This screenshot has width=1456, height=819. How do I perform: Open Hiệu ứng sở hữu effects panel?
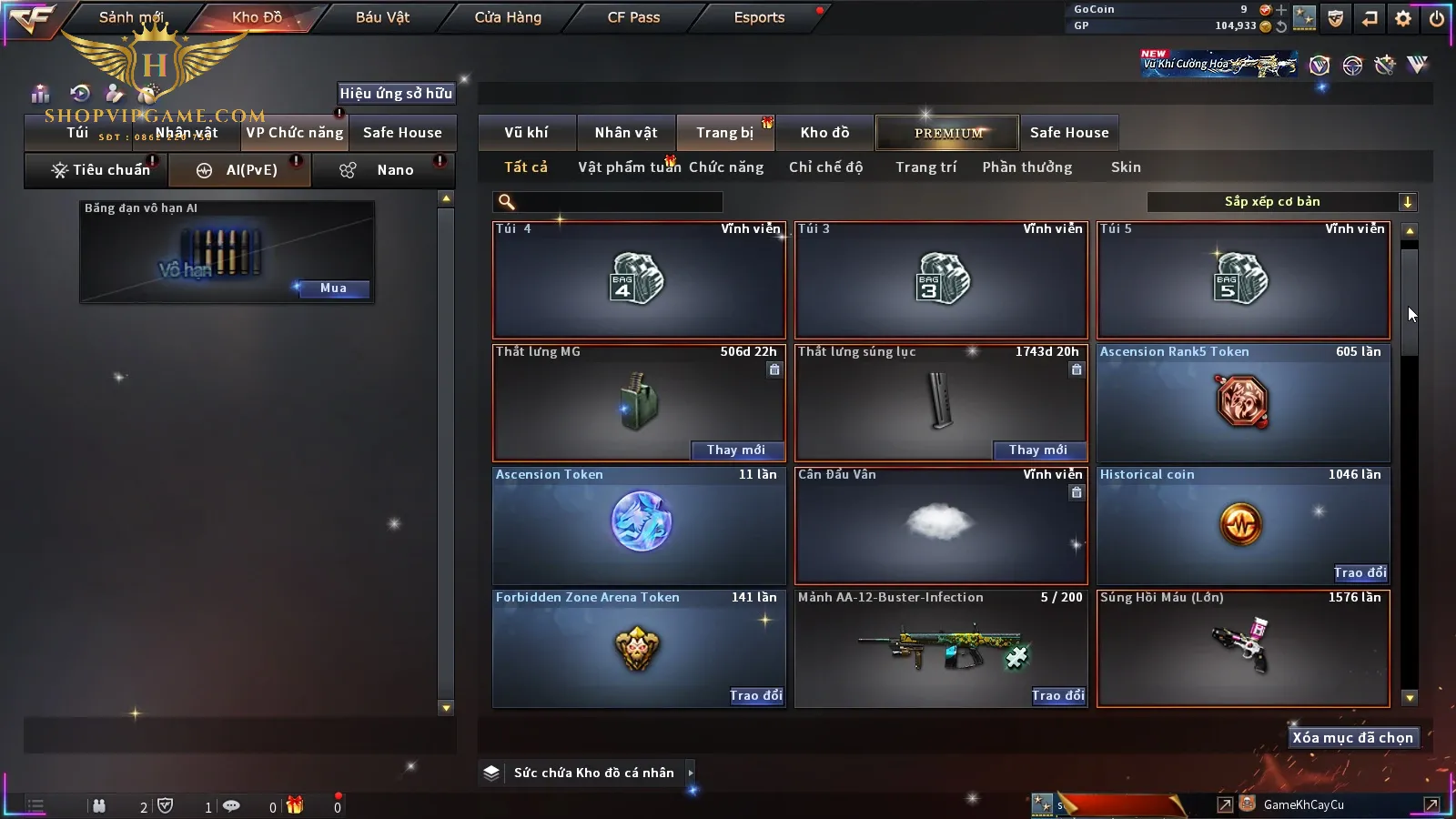pos(396,93)
